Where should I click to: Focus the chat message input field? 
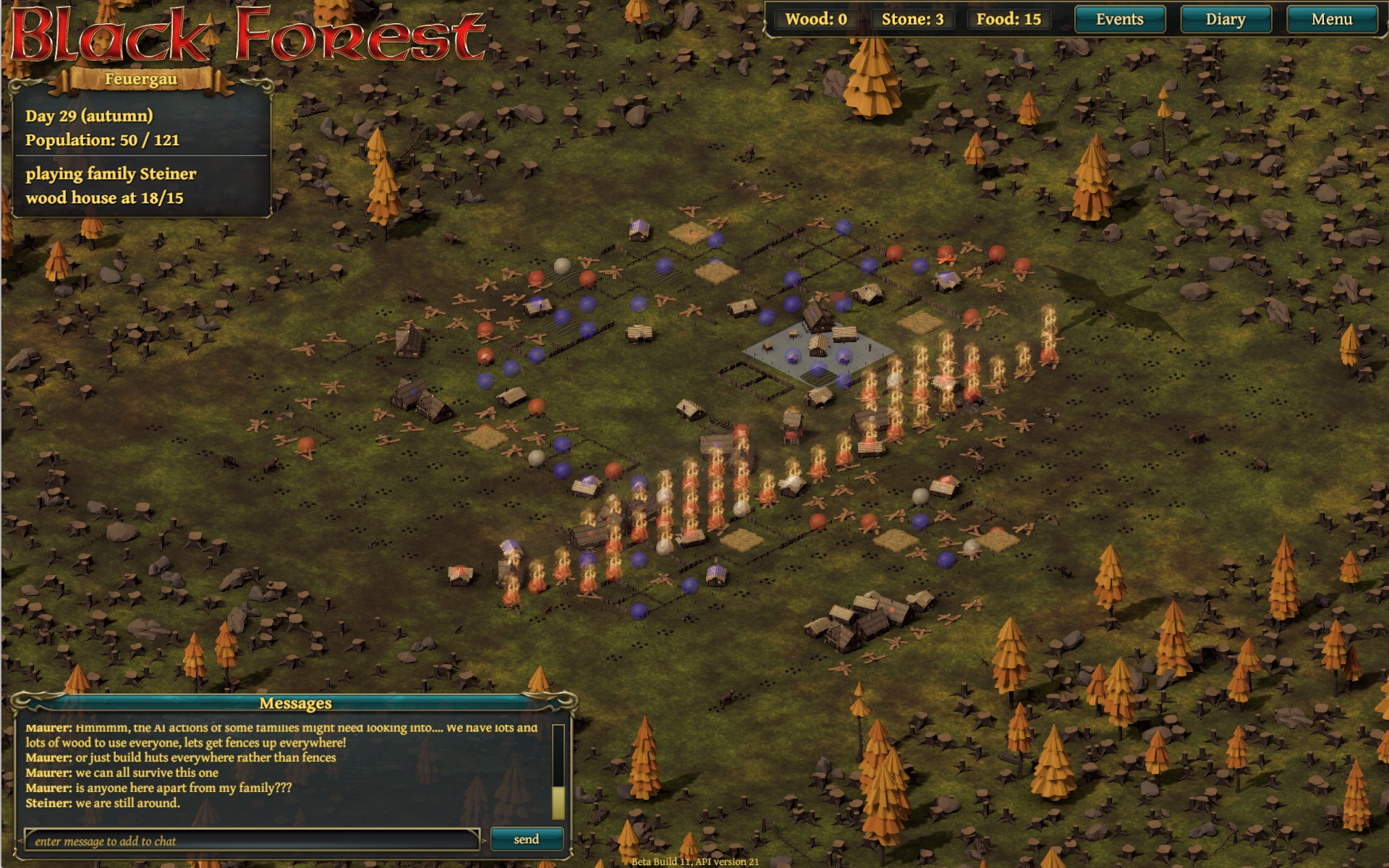click(251, 841)
